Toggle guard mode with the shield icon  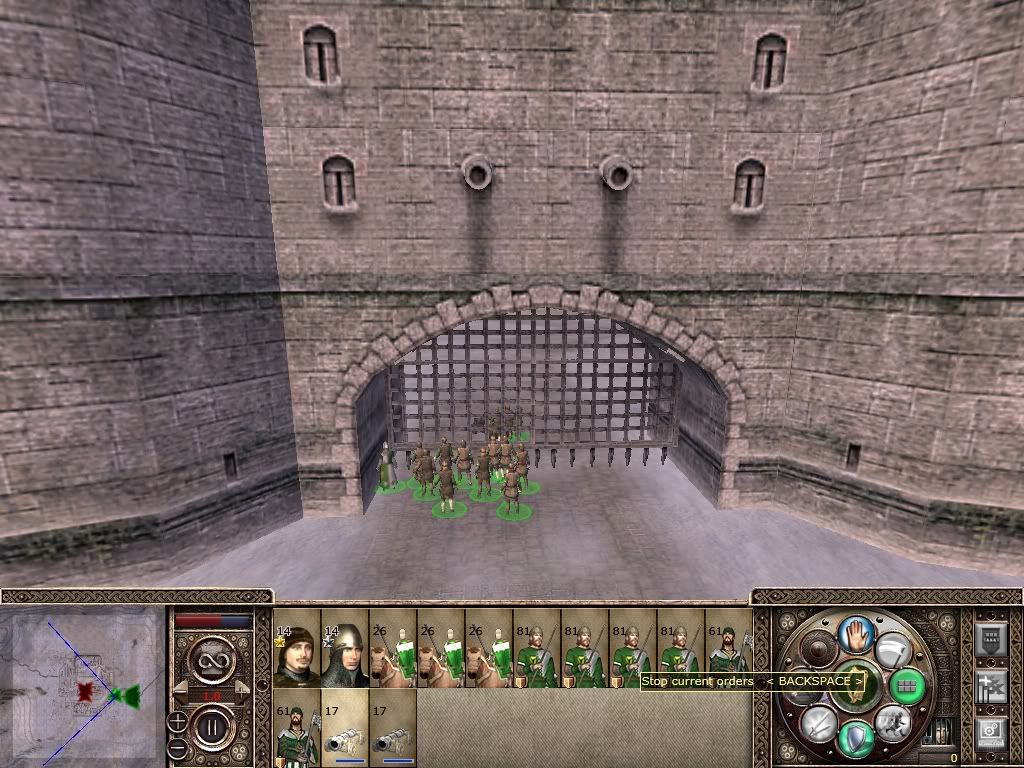coord(856,738)
